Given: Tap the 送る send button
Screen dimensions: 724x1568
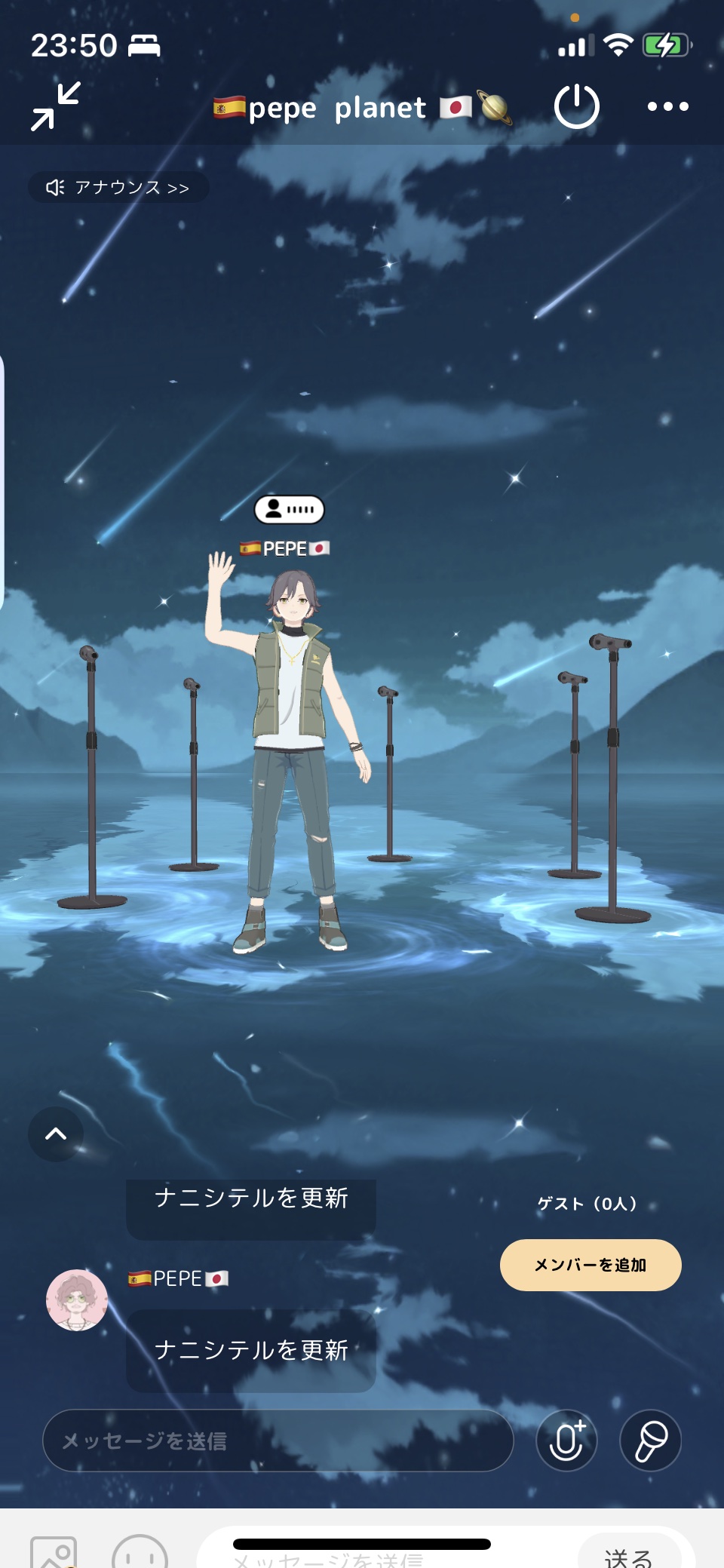Looking at the screenshot, I should tap(629, 1555).
